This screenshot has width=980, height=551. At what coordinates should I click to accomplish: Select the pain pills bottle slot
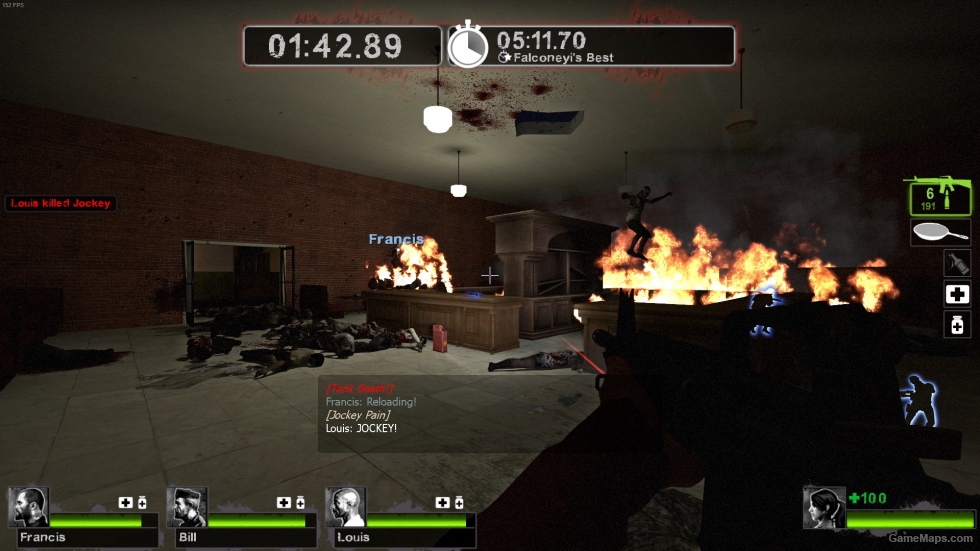coord(957,324)
